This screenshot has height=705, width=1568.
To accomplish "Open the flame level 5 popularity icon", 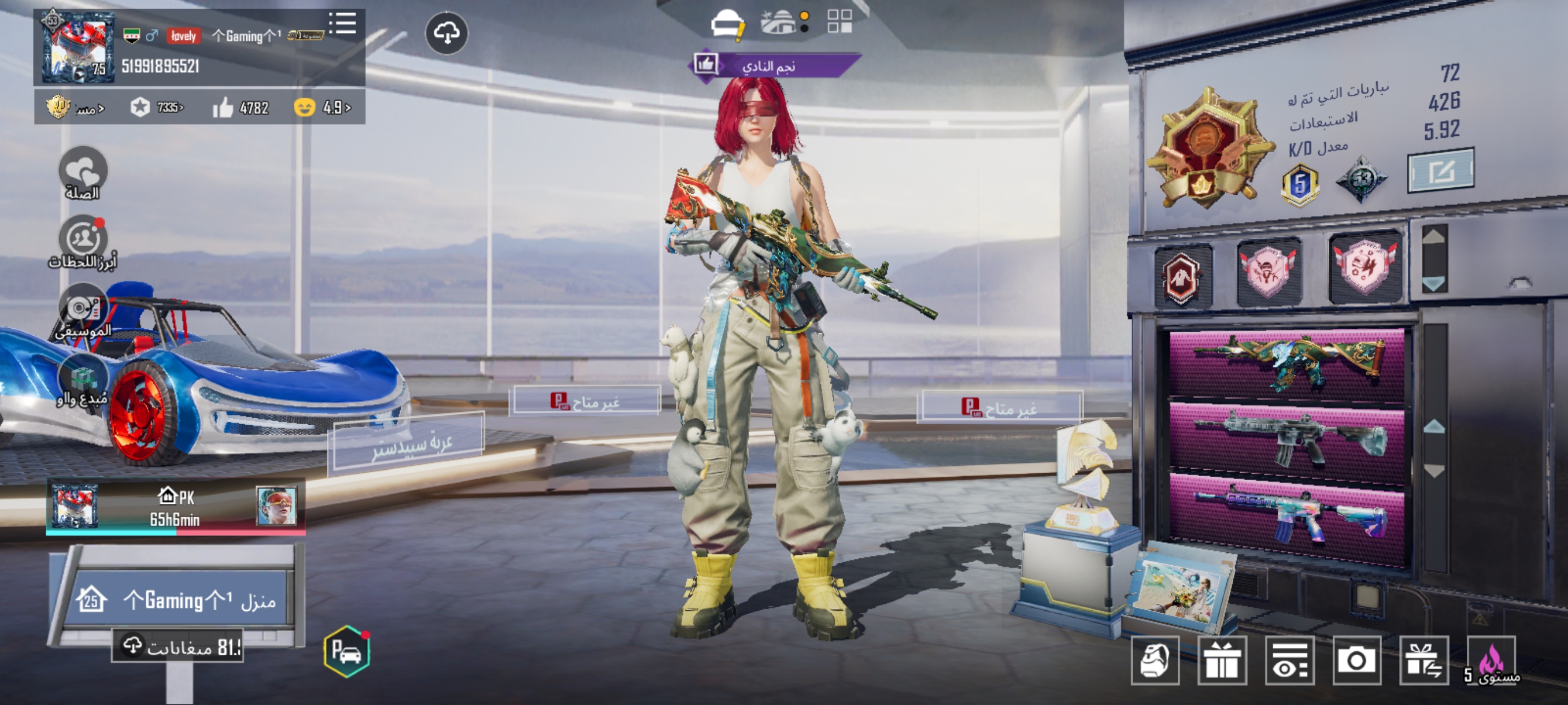I will pyautogui.click(x=1491, y=660).
